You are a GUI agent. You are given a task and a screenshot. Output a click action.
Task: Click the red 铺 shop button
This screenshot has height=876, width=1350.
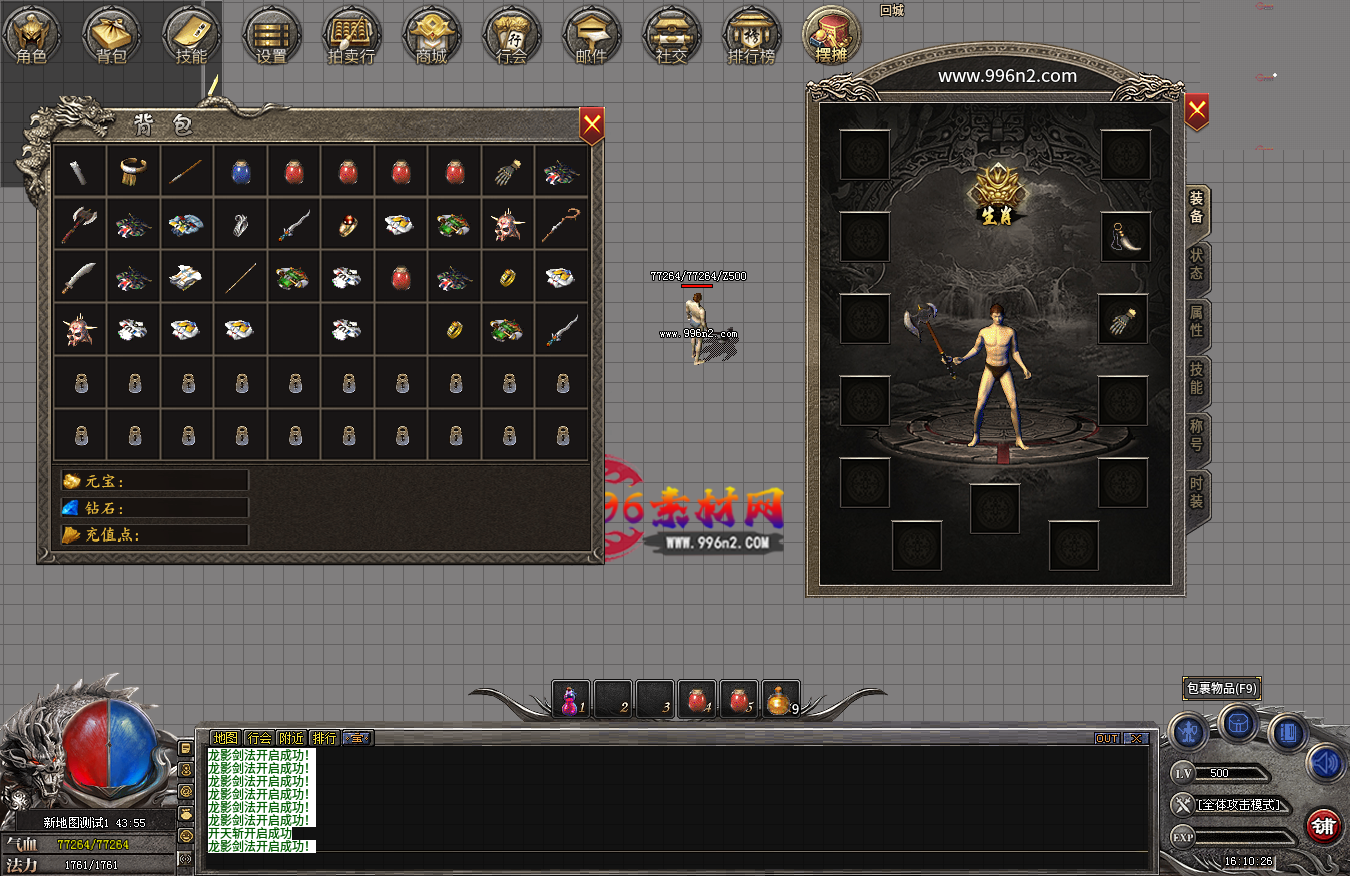[1324, 826]
